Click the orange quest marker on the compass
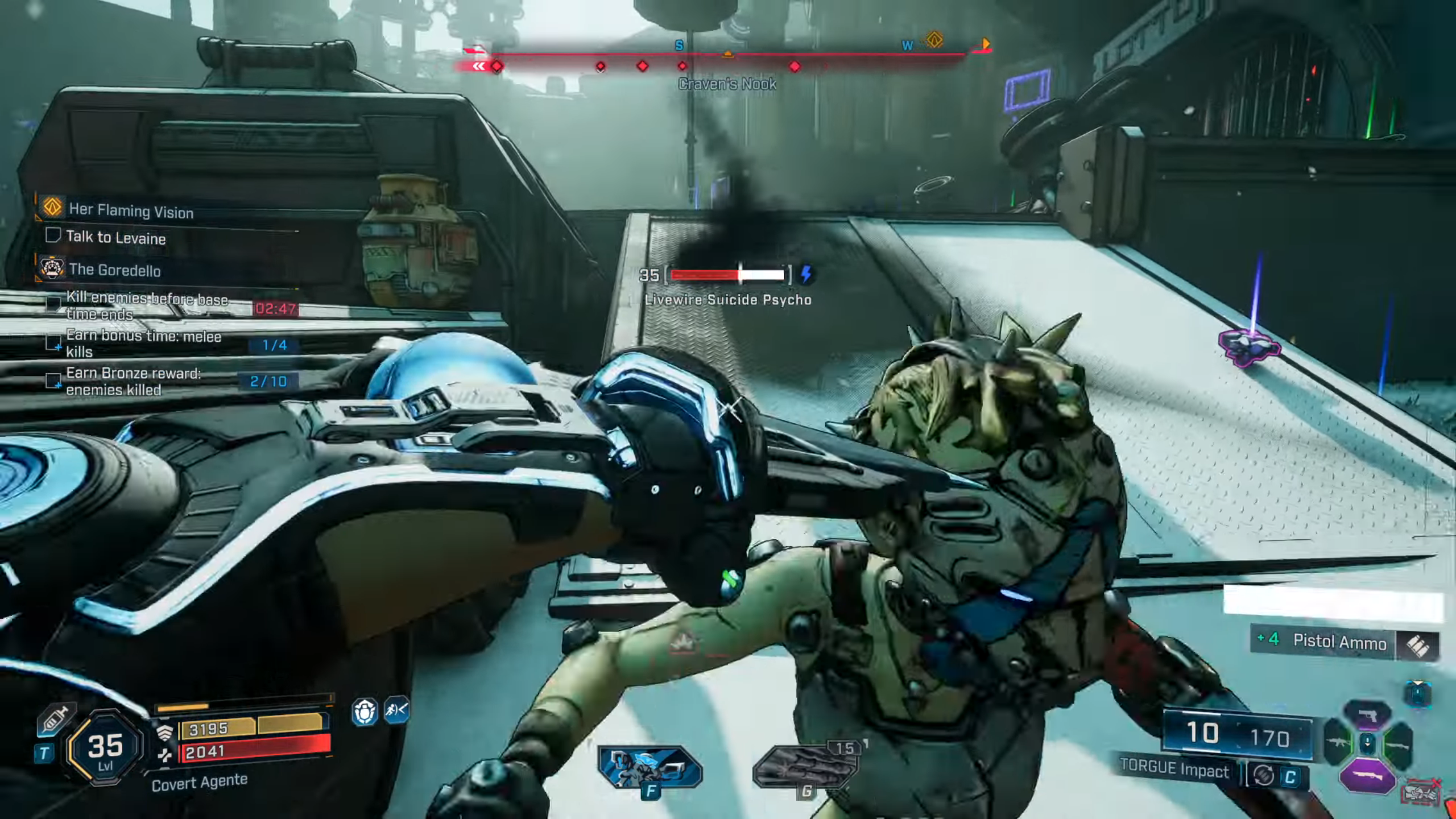Screen dimensions: 1456x819 click(934, 40)
